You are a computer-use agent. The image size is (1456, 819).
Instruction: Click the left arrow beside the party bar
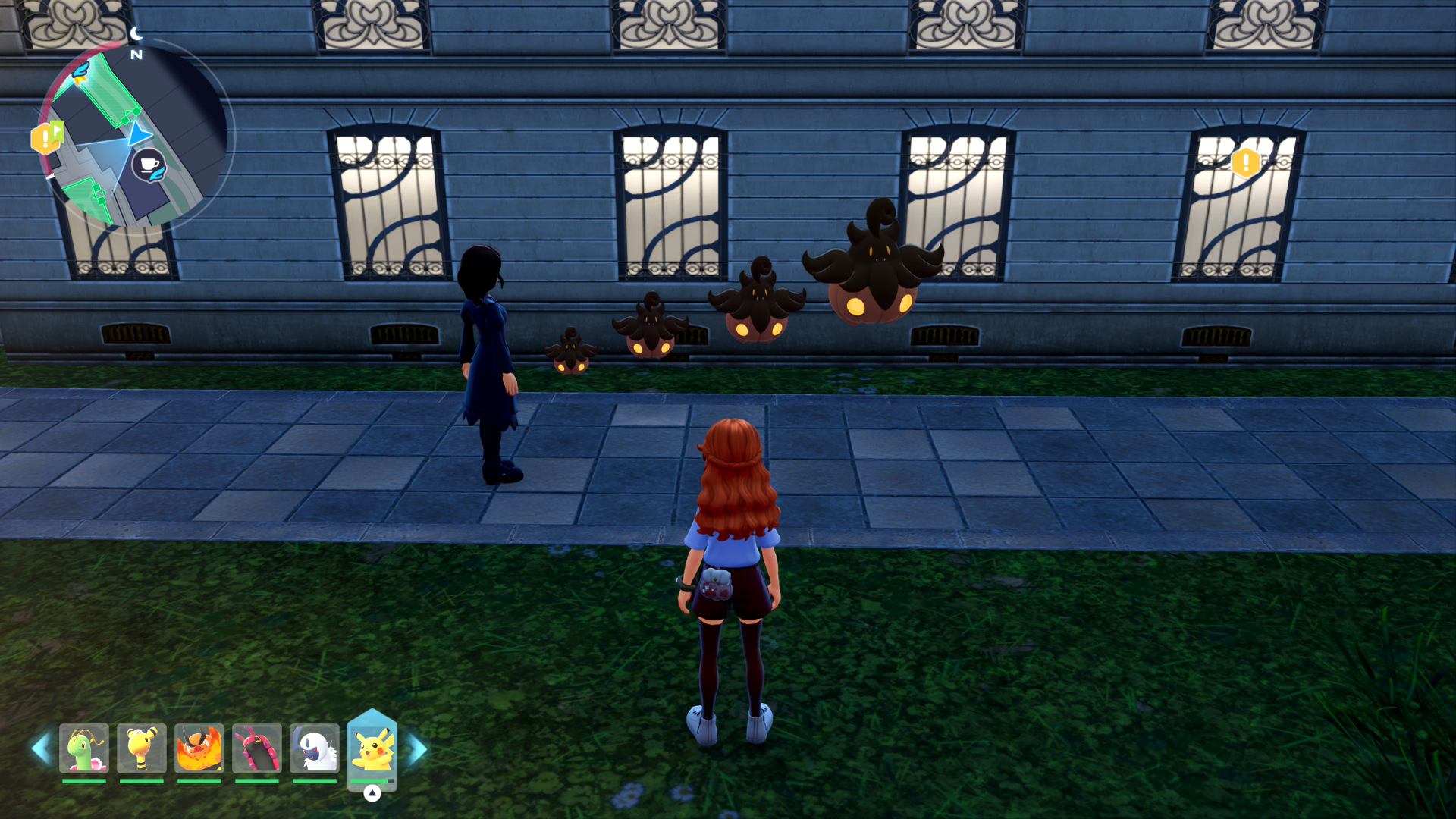tap(40, 748)
